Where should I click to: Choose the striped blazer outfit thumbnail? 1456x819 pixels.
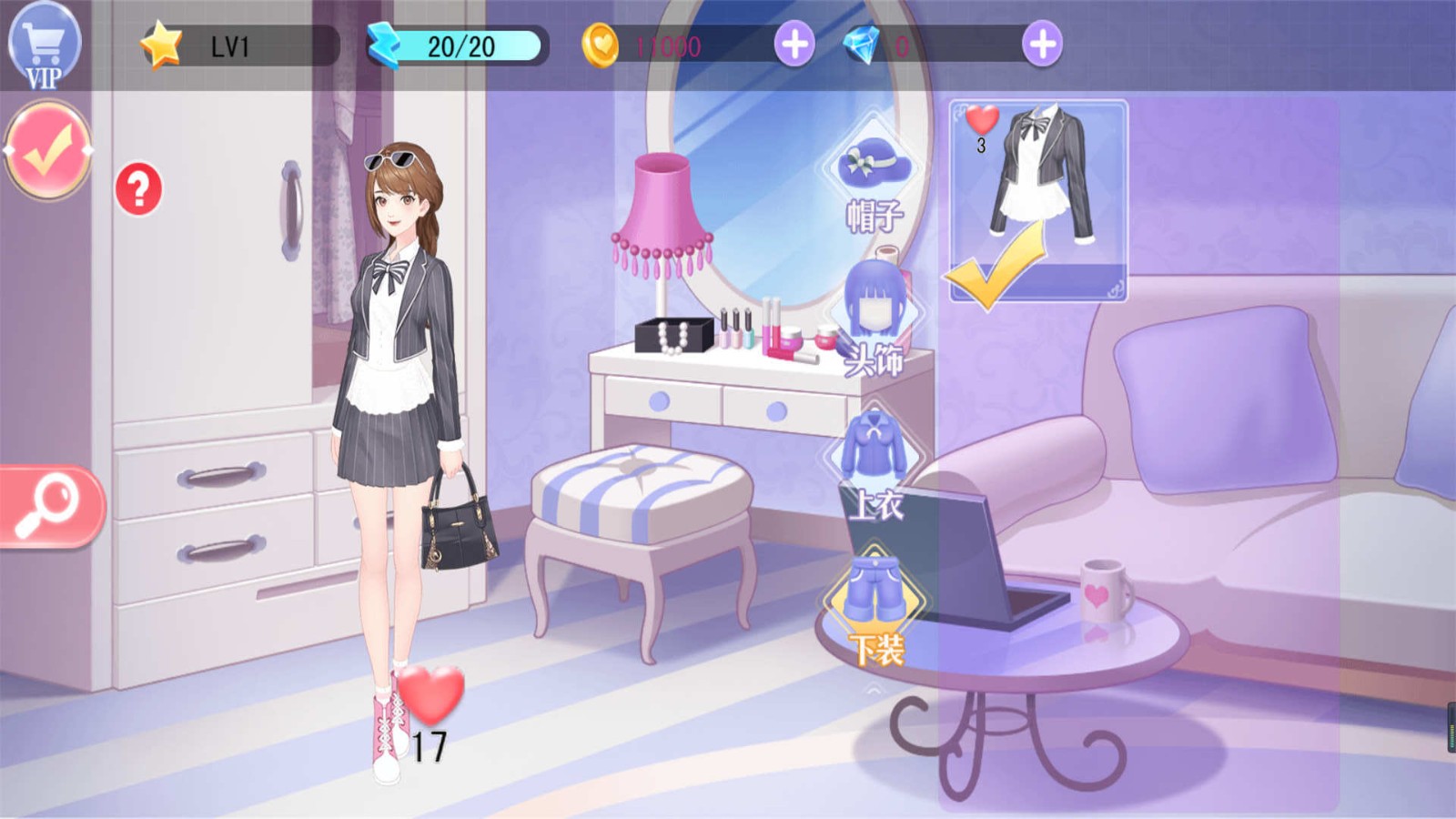(1038, 198)
